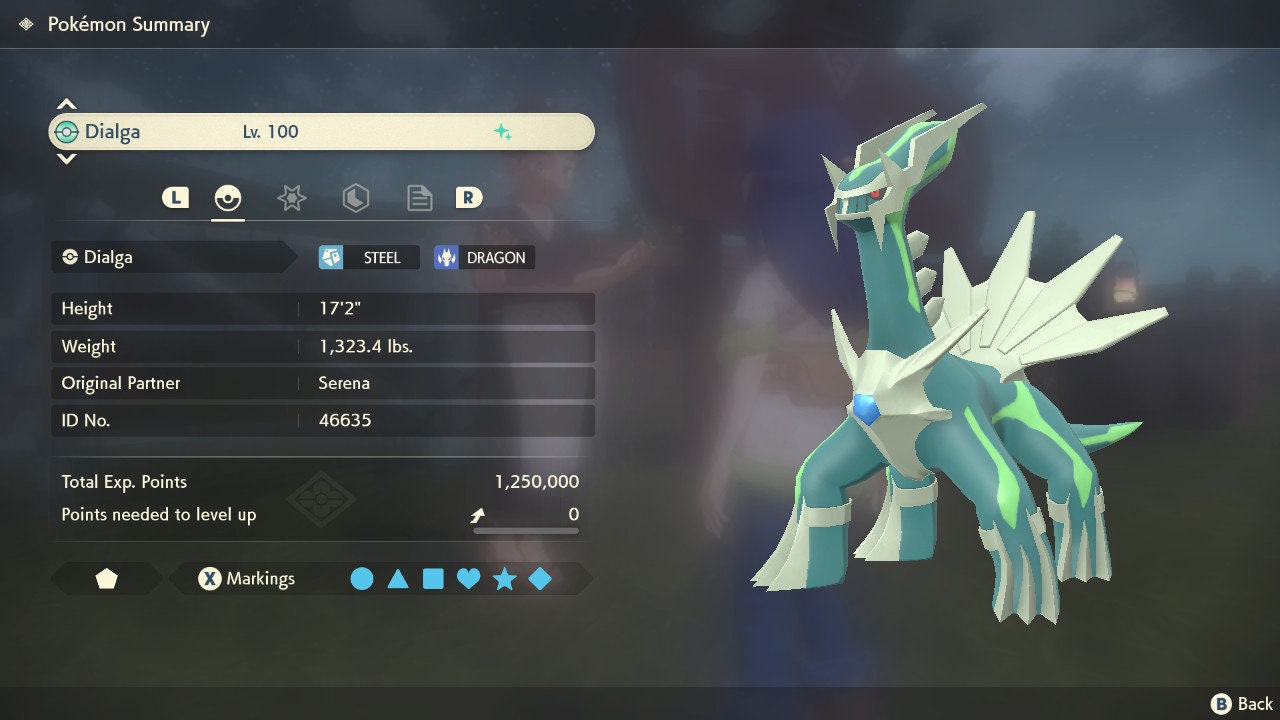Image resolution: width=1280 pixels, height=720 pixels.
Task: Toggle the triangle marking
Action: pyautogui.click(x=398, y=579)
